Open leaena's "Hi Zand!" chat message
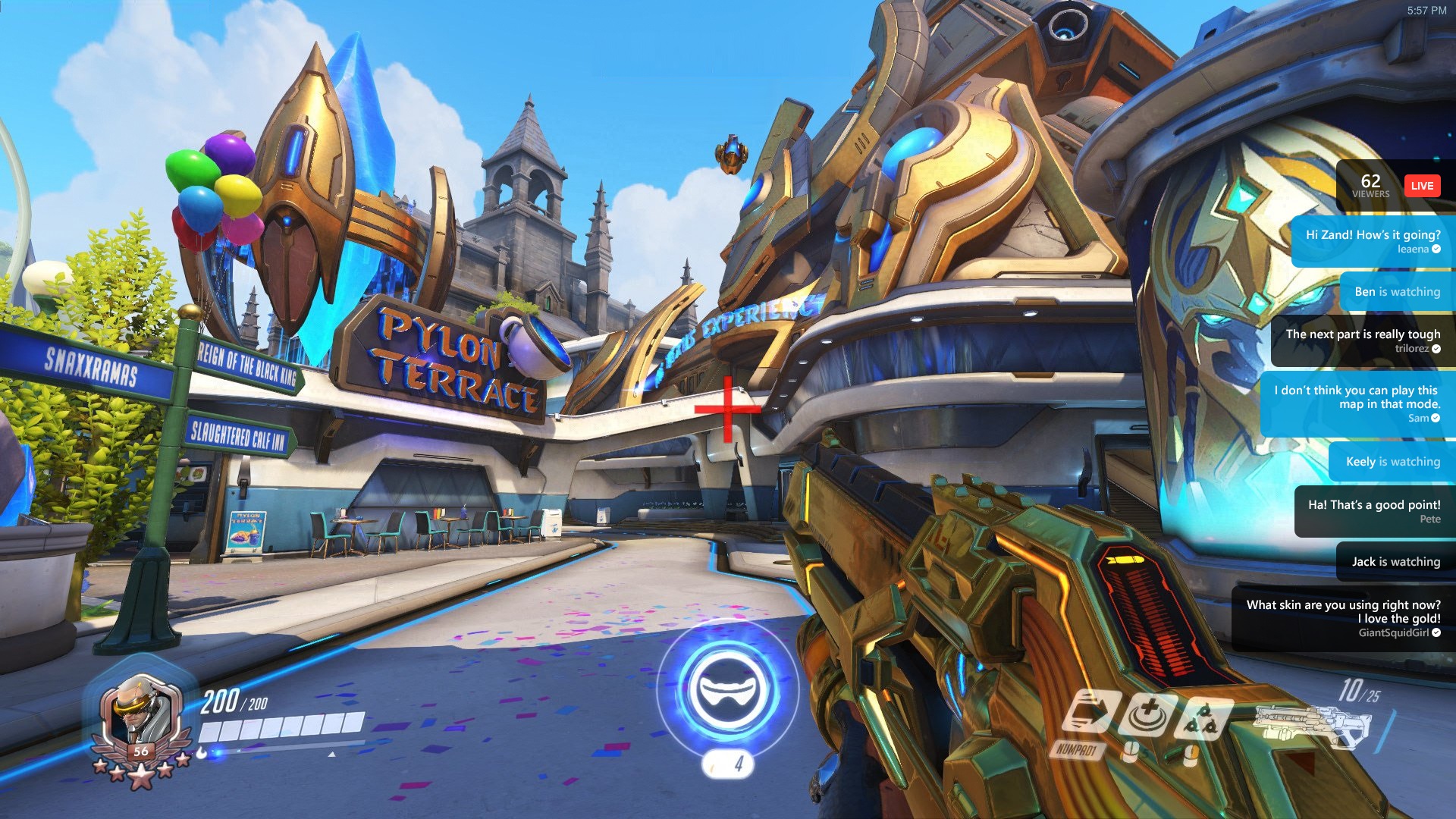Image resolution: width=1456 pixels, height=819 pixels. pyautogui.click(x=1373, y=241)
